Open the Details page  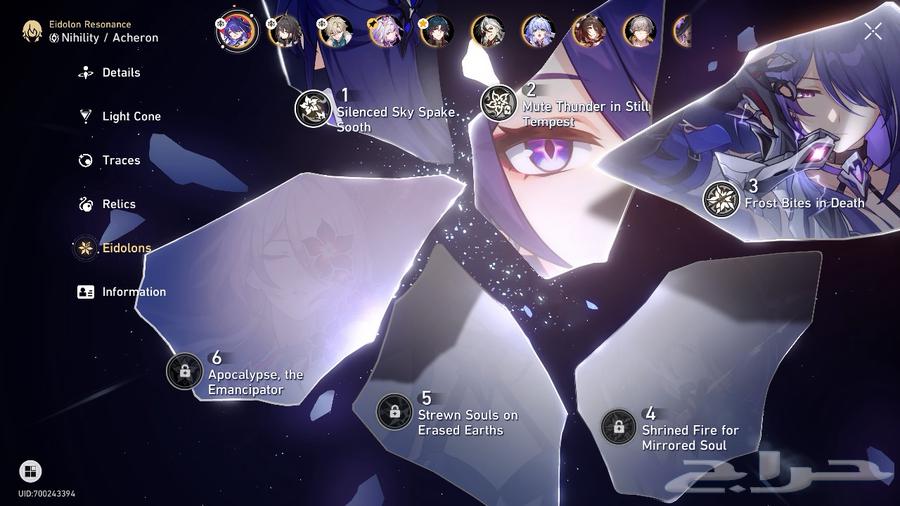(120, 73)
